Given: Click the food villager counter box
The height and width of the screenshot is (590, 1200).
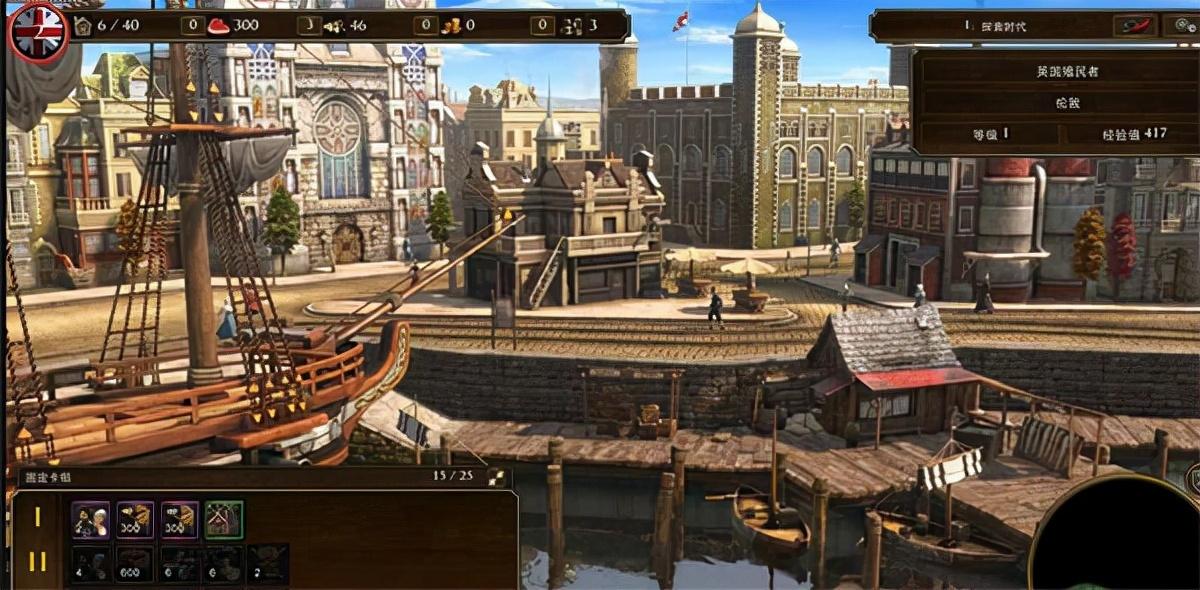Looking at the screenshot, I should (193, 25).
